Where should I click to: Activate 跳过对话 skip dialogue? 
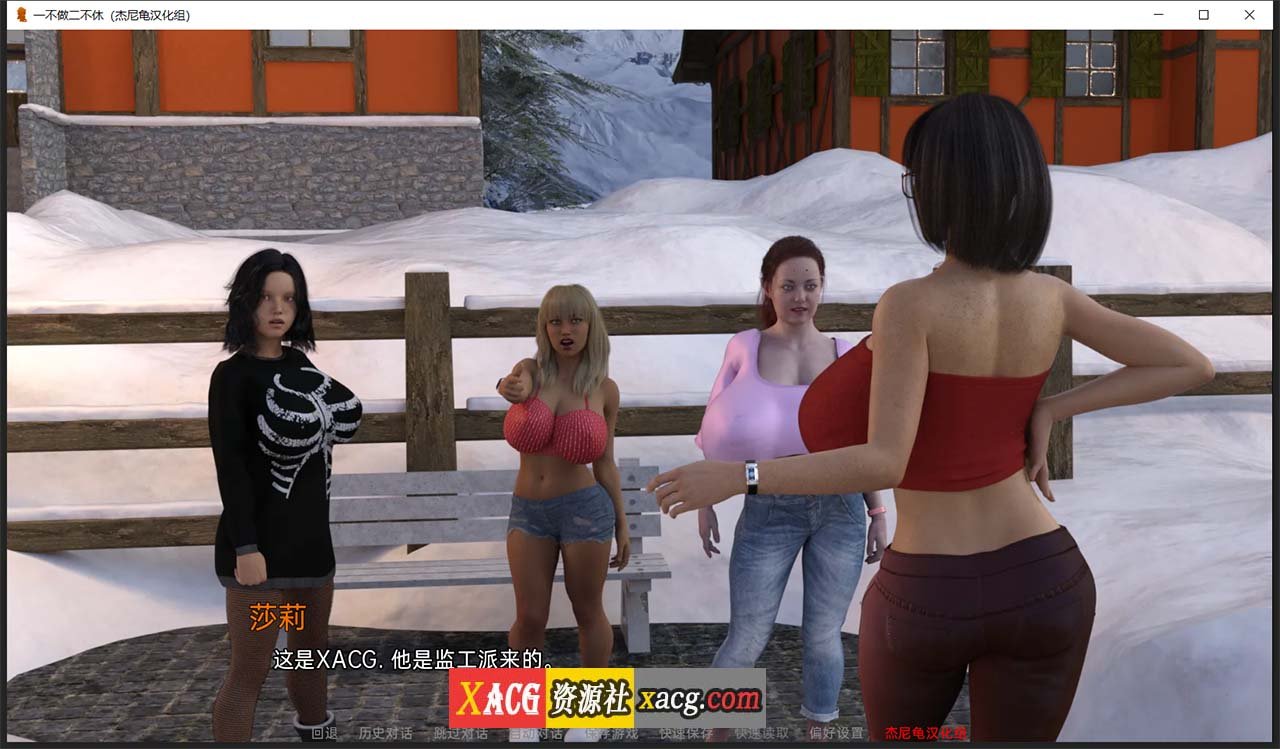click(x=461, y=733)
